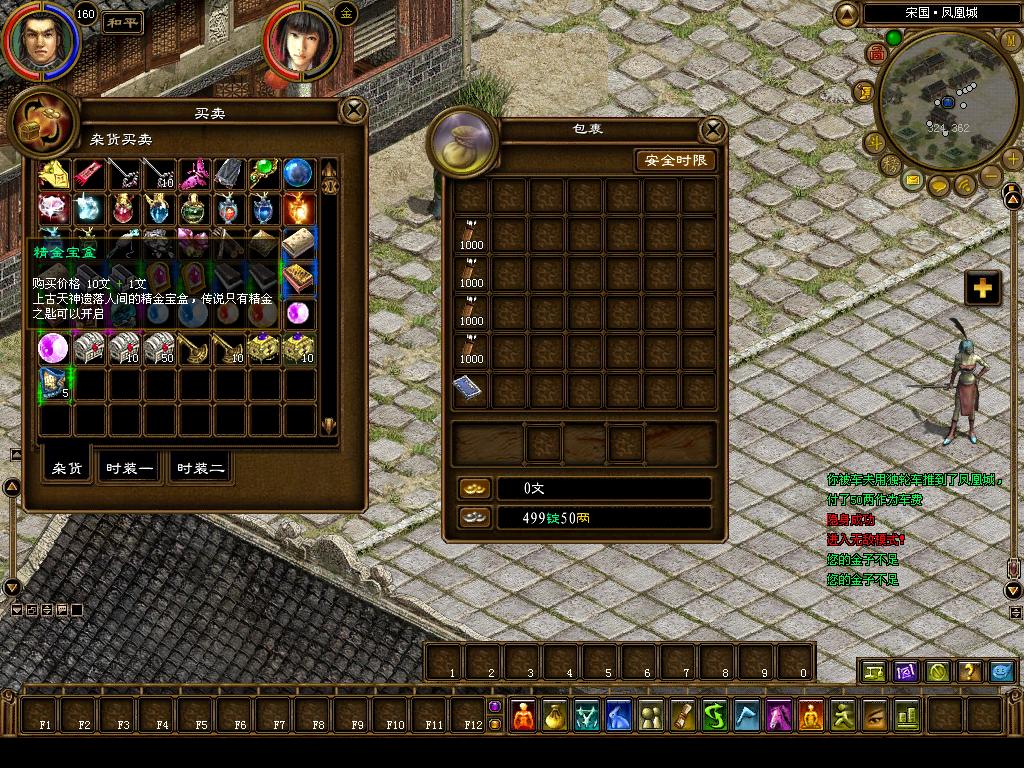This screenshot has height=768, width=1024.
Task: Pick the pink butterfly shop item
Action: coord(193,173)
